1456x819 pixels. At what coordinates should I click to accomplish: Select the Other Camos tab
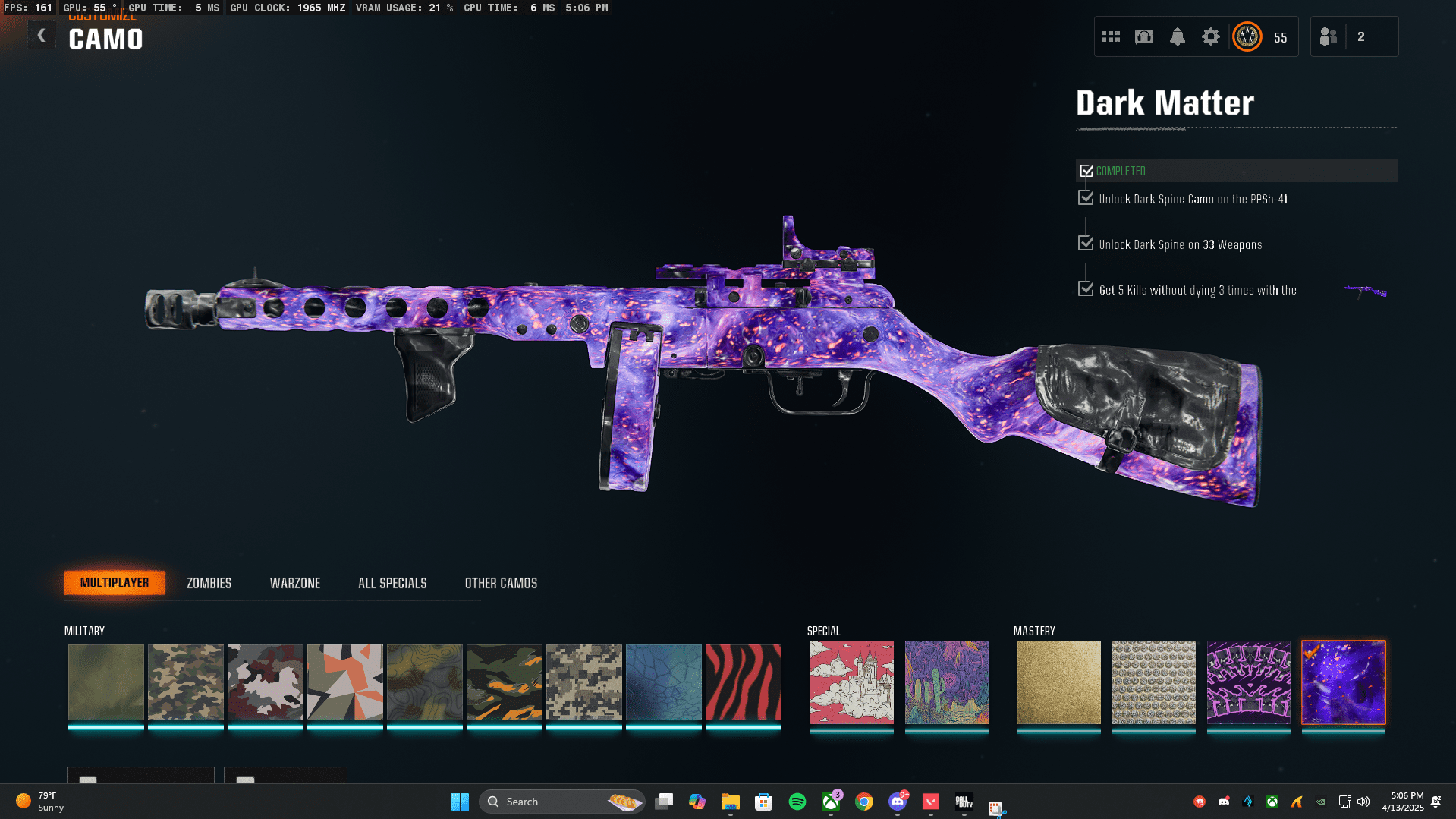click(501, 583)
